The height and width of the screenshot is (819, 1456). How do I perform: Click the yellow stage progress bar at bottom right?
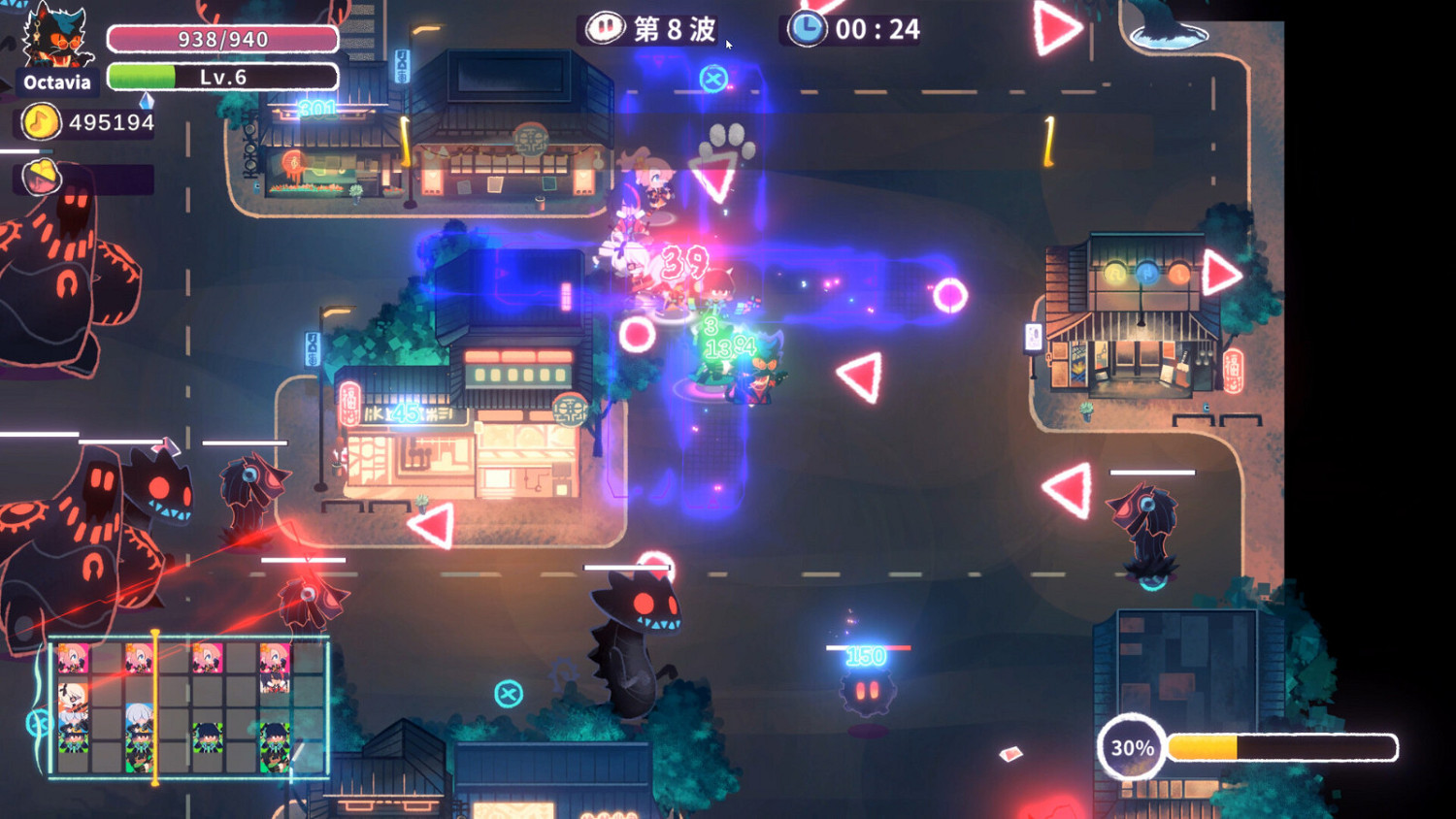tap(1262, 747)
